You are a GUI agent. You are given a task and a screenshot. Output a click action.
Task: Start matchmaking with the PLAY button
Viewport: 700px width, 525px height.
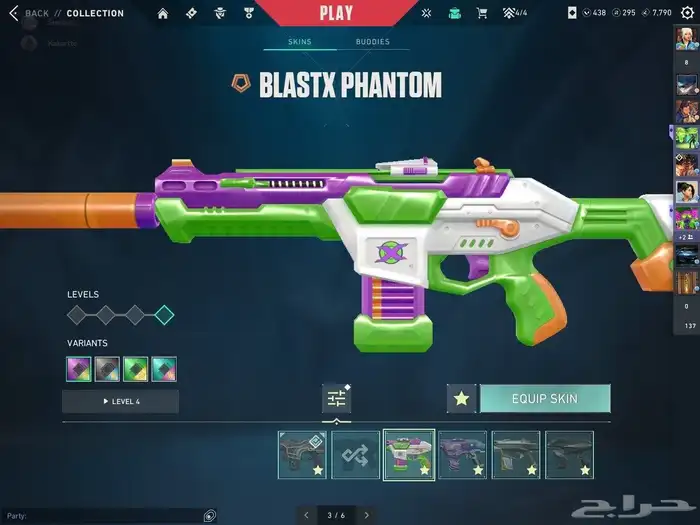[336, 13]
